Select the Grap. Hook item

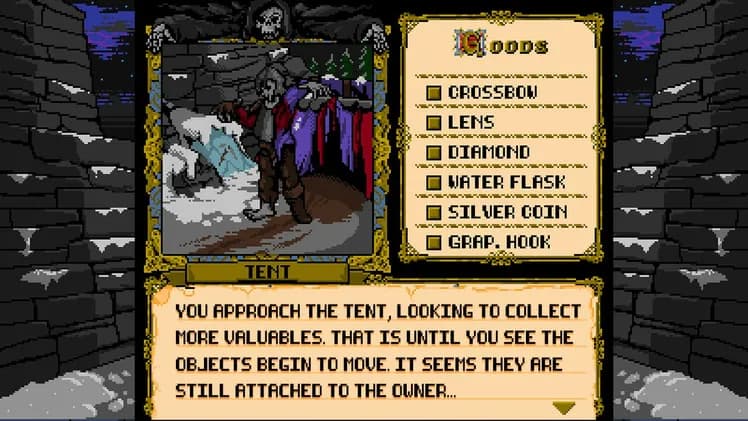[498, 242]
